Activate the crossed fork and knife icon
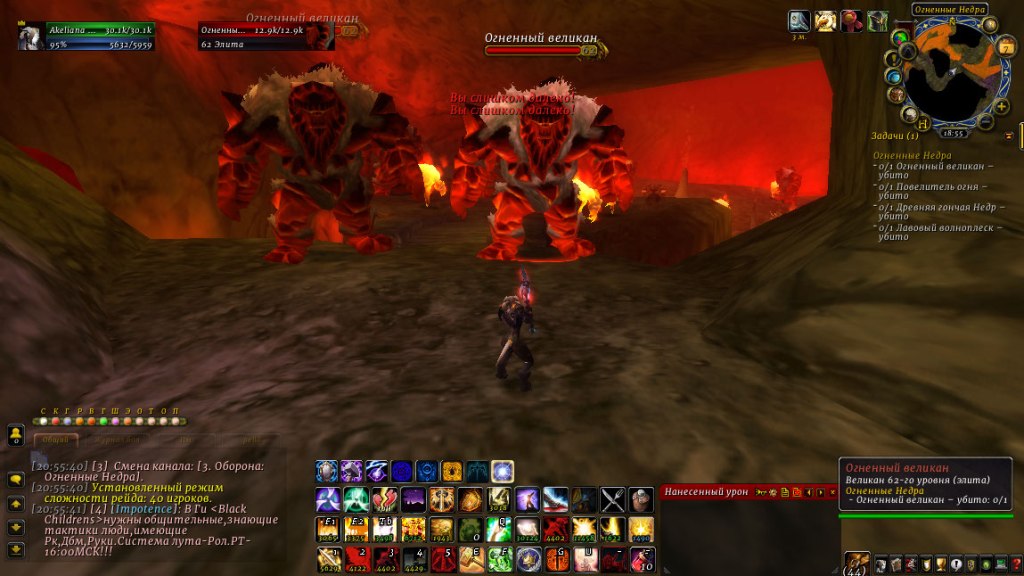The image size is (1024, 576). pos(613,499)
